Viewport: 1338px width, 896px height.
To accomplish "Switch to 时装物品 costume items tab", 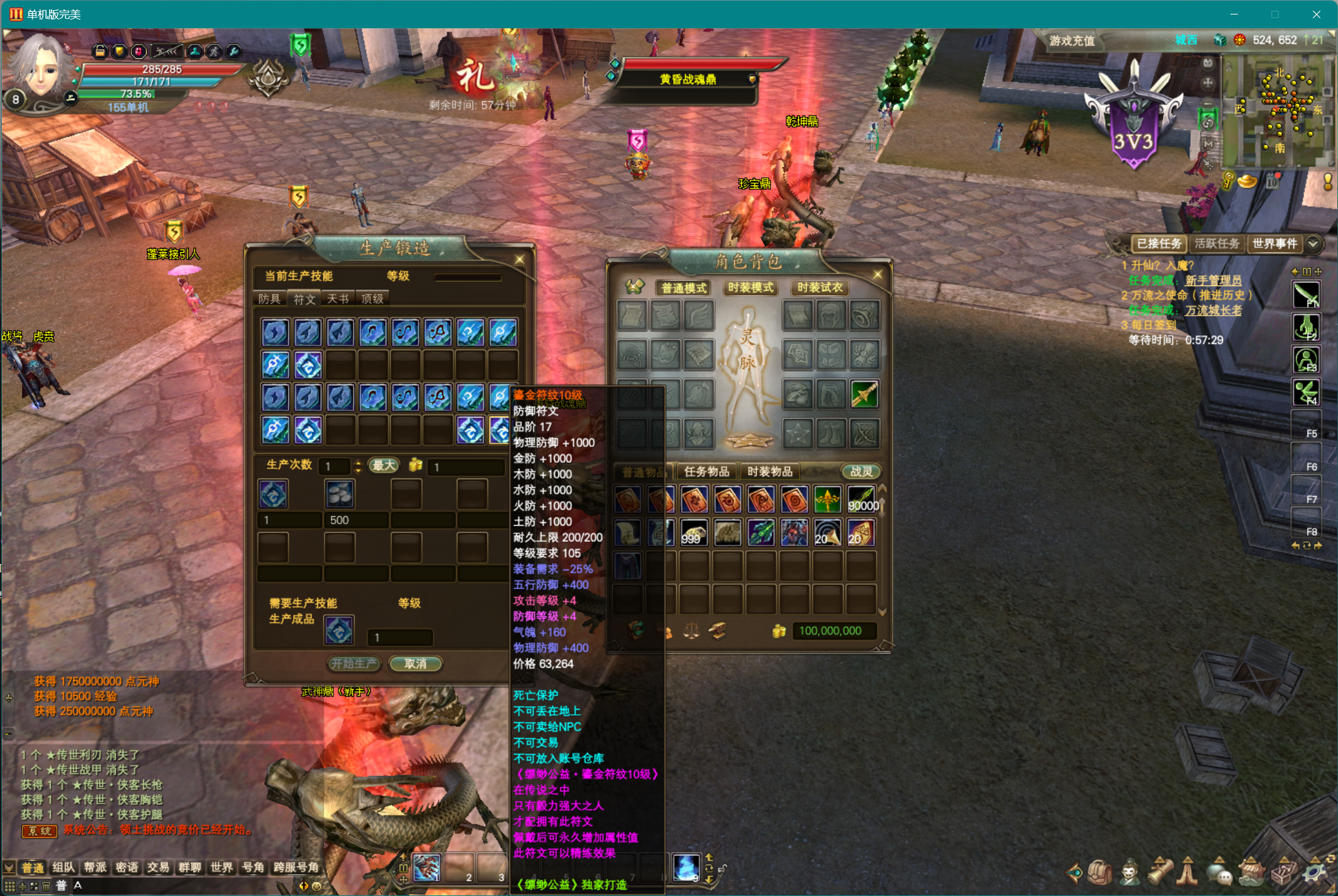I will tap(769, 472).
